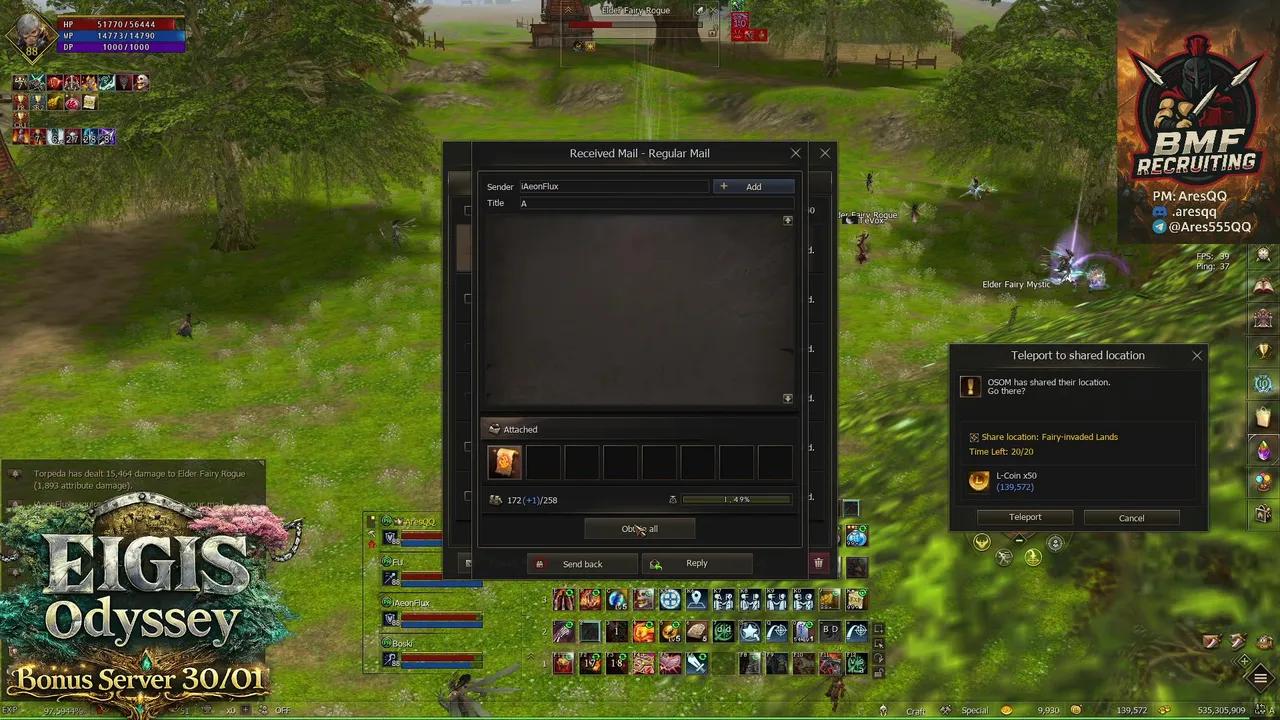
Task: Click the Special menu at the bottom right
Action: 974,710
